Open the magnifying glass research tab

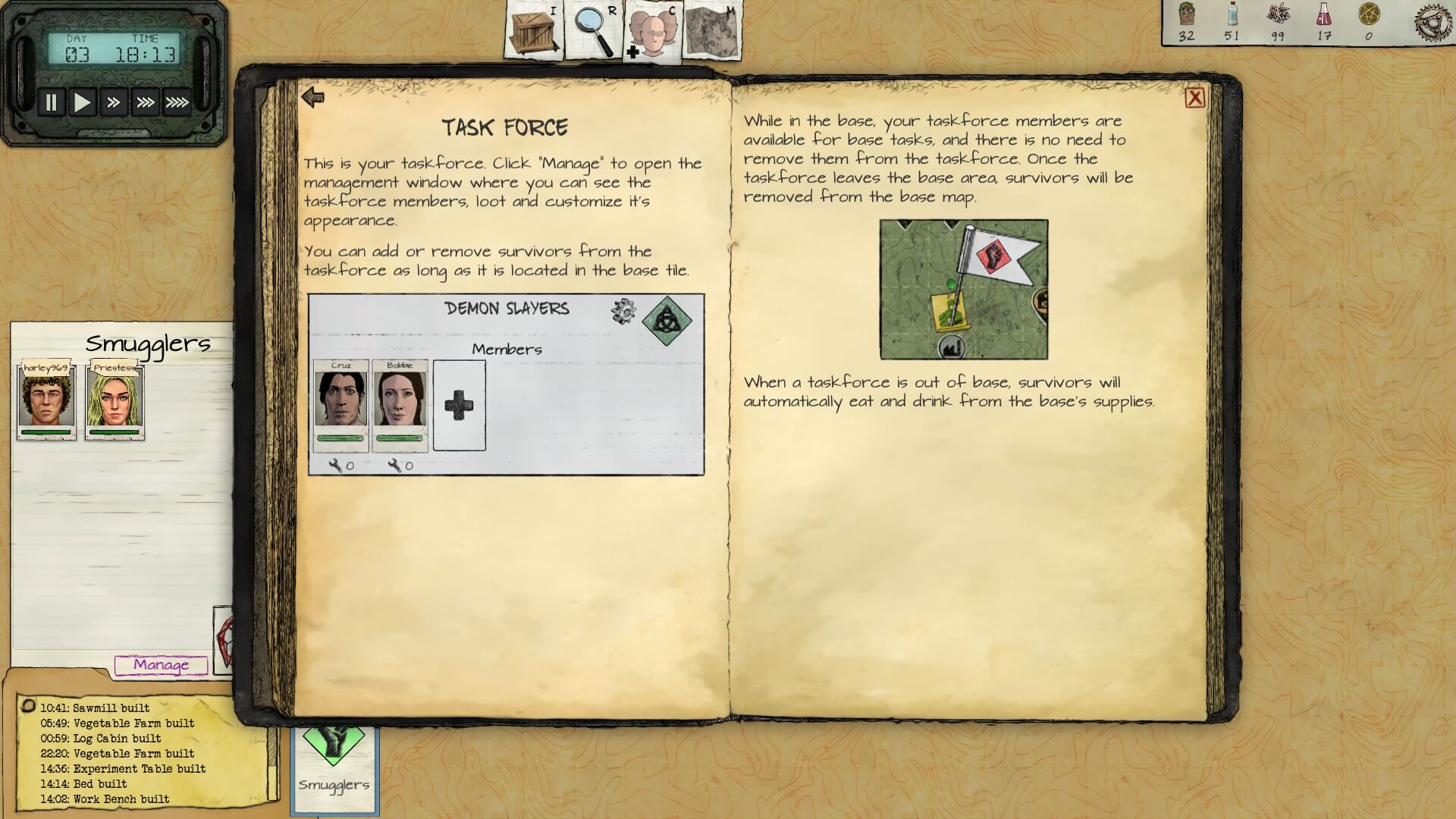[x=594, y=31]
